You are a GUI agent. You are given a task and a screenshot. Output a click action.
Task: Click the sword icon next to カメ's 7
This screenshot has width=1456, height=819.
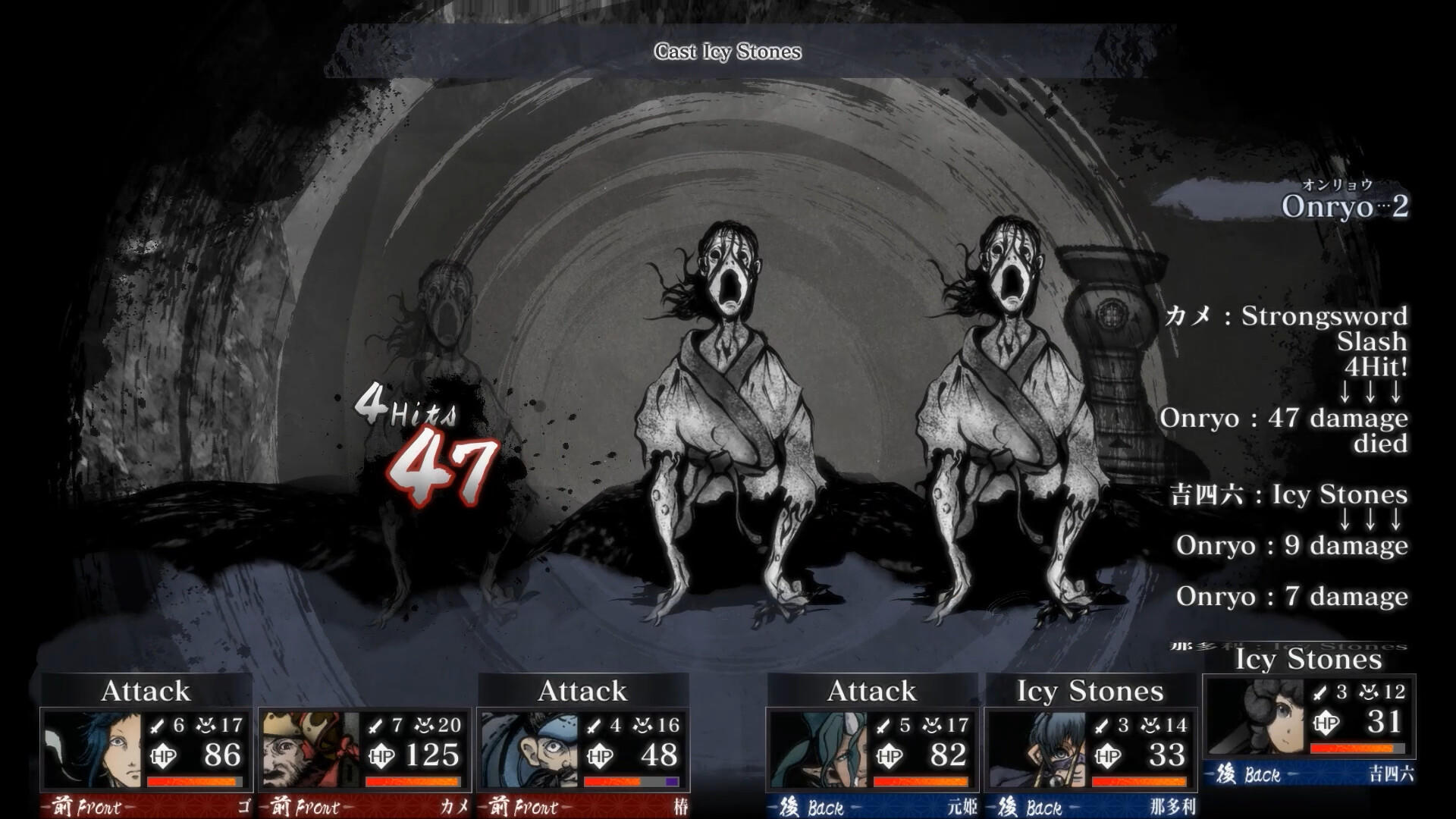(375, 725)
